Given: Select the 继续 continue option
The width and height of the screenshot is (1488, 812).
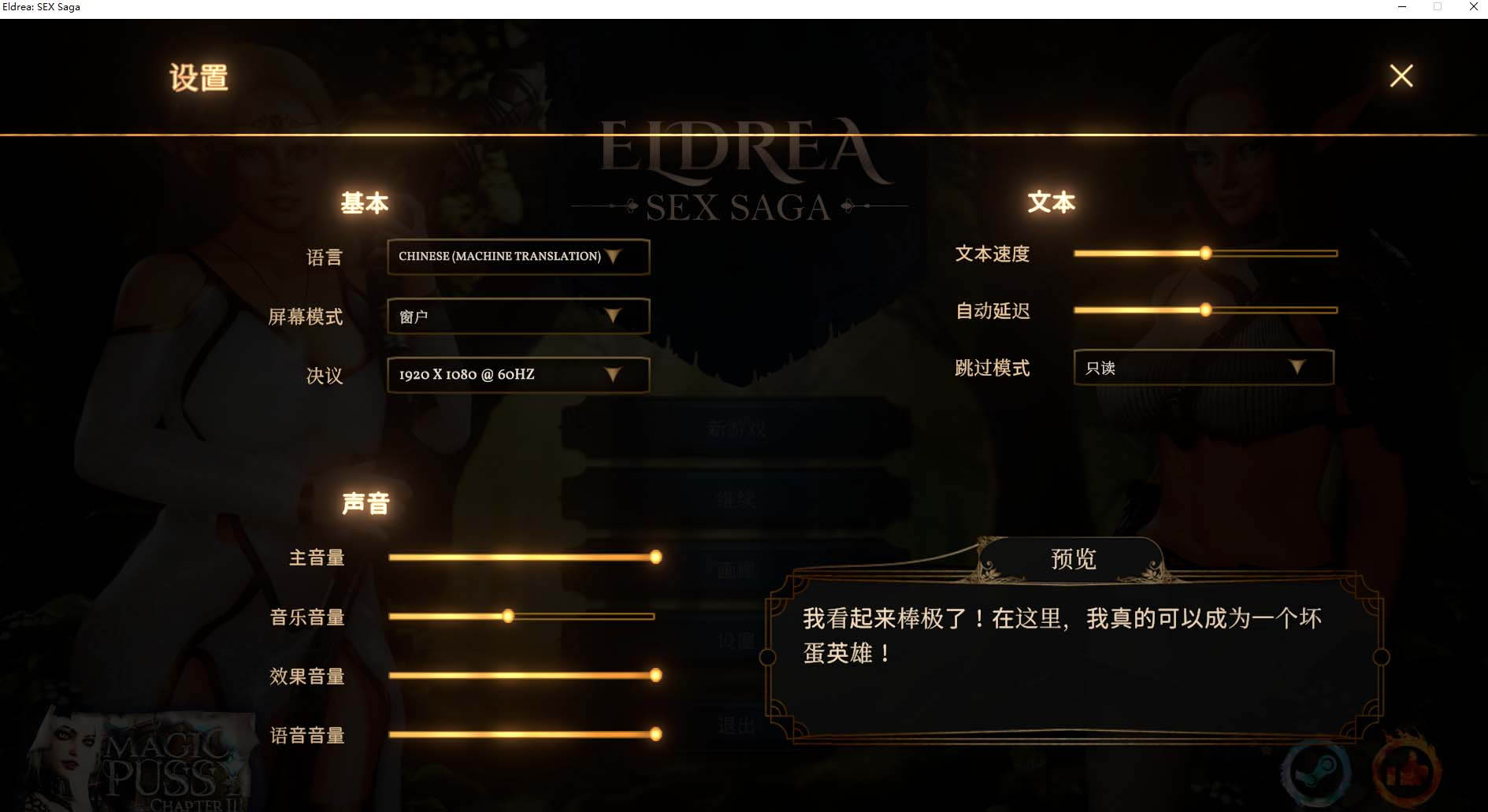Looking at the screenshot, I should 736,499.
